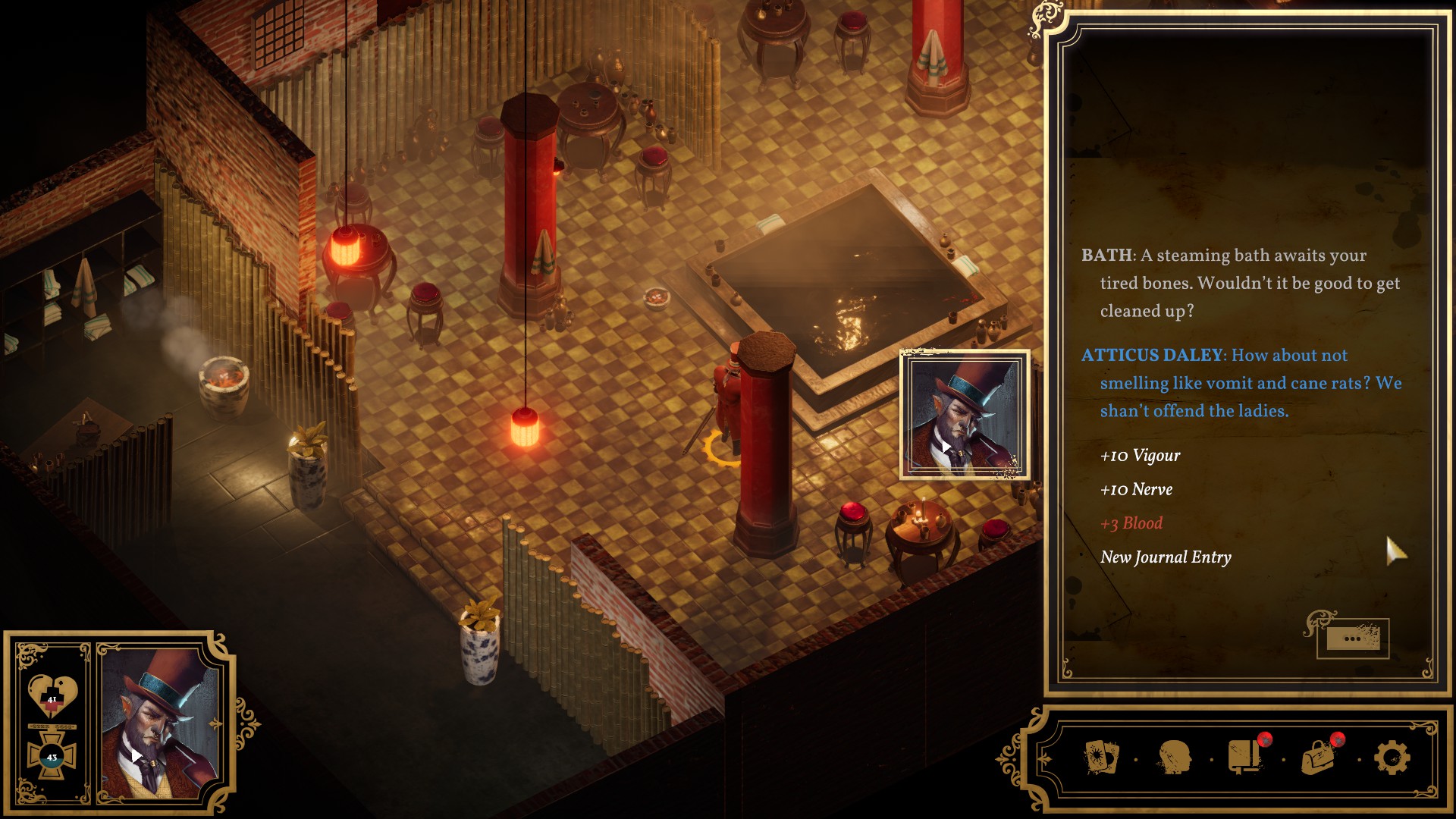
Task: Open the journal book icon
Action: pyautogui.click(x=1244, y=757)
